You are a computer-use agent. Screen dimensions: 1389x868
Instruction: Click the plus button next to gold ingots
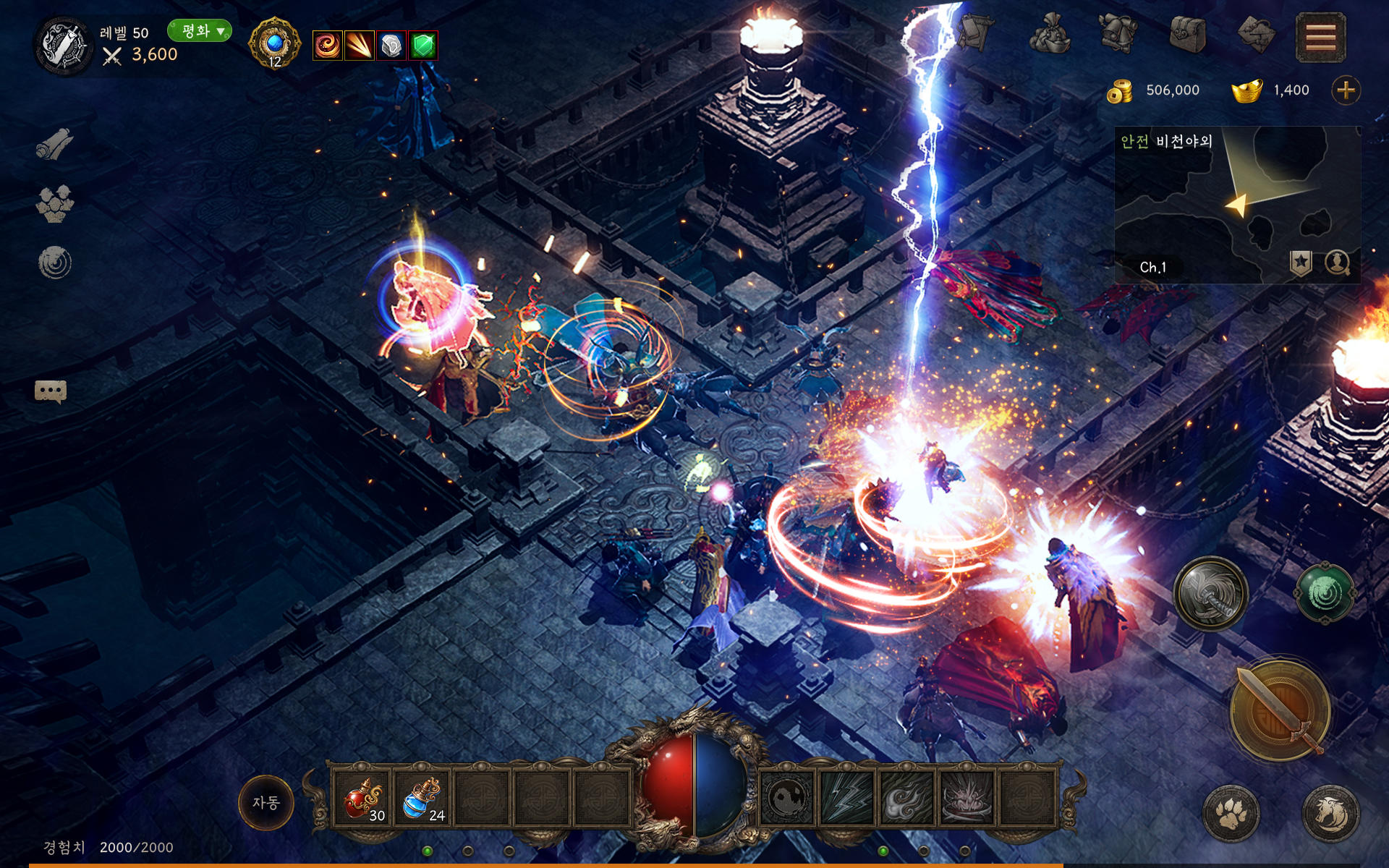[1346, 90]
